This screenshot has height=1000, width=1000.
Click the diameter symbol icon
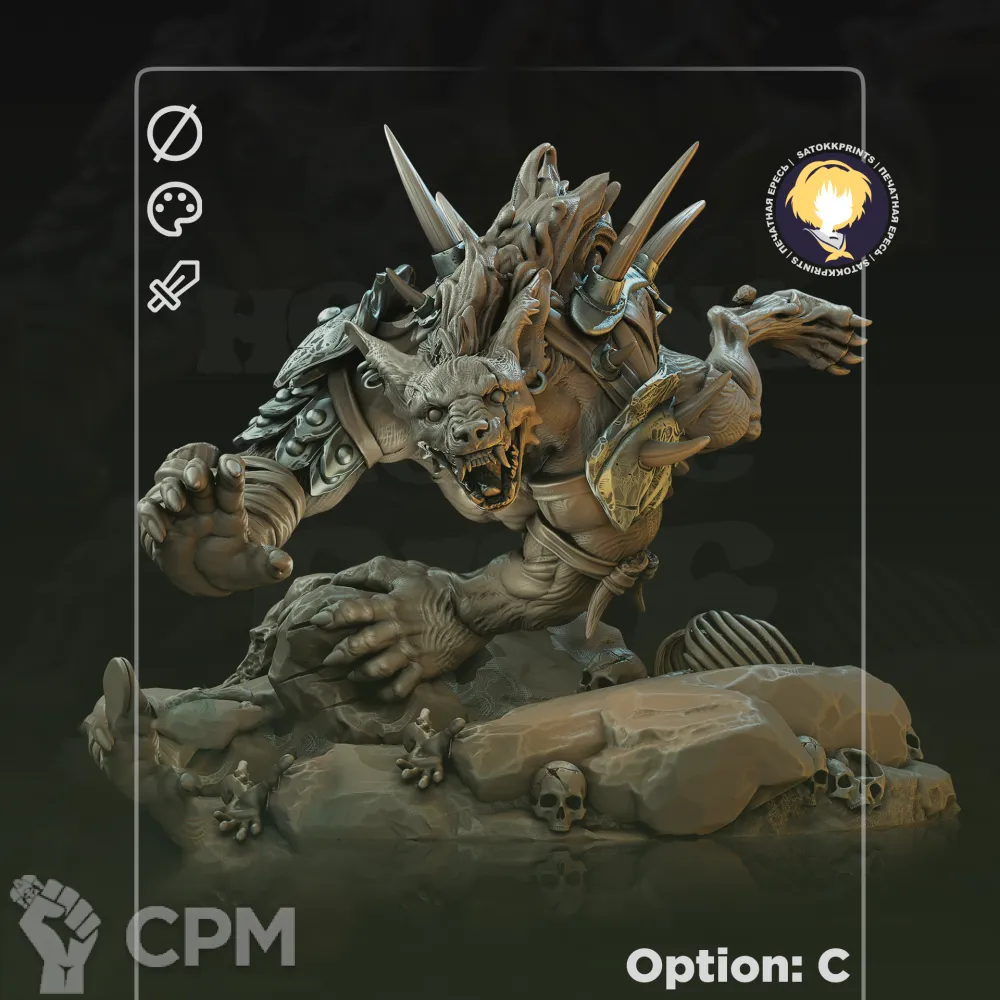click(175, 134)
